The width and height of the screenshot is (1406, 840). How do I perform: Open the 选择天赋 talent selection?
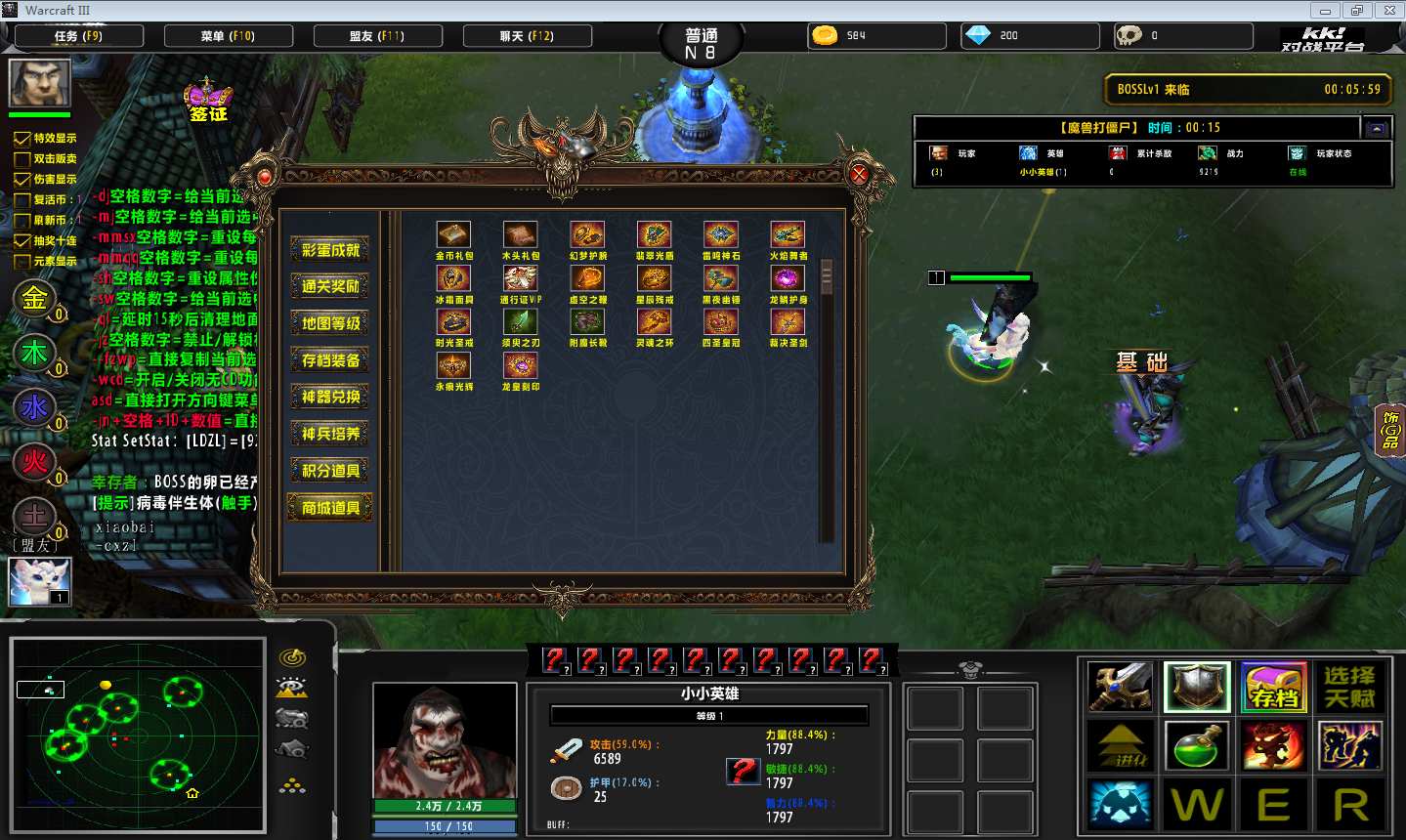(1349, 687)
